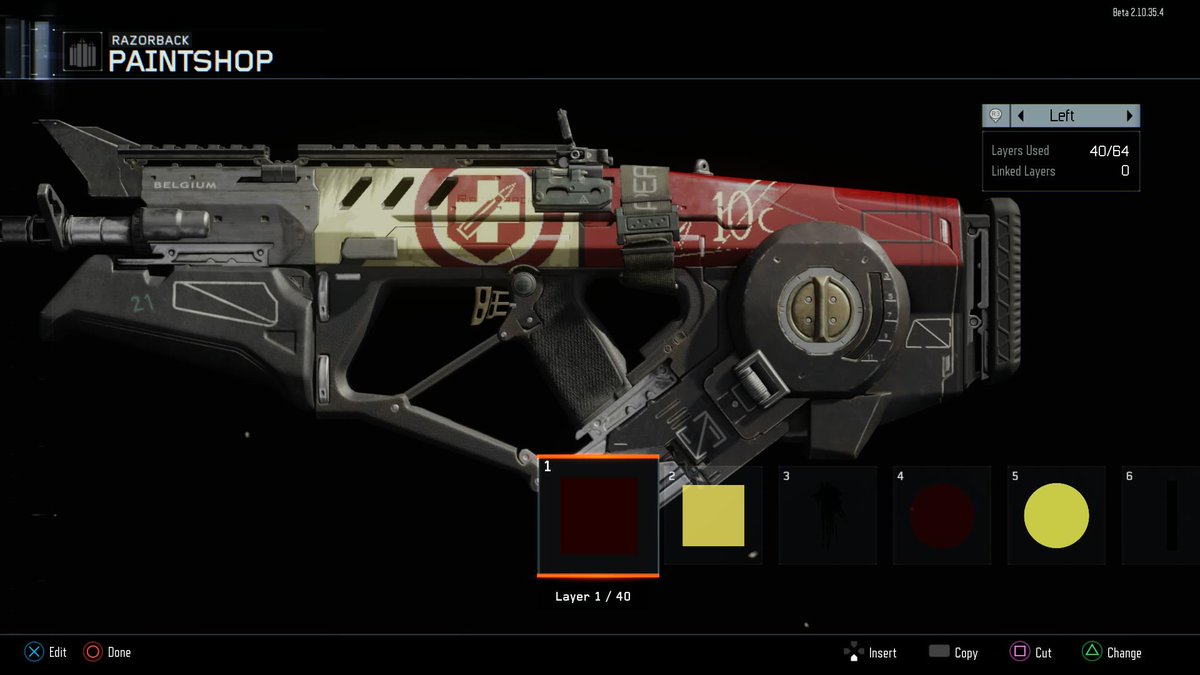Select layer 5 yellow circle

1056,516
